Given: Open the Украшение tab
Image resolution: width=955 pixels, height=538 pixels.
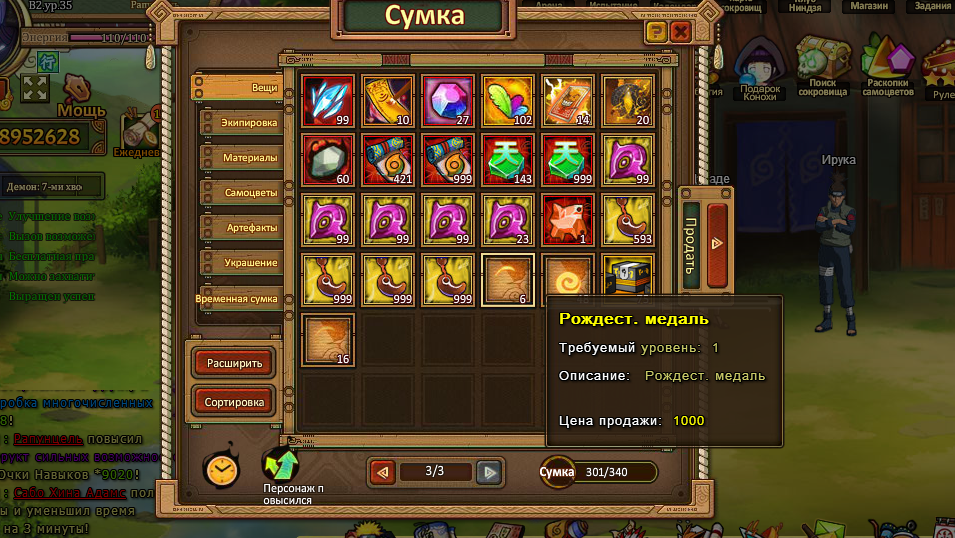Looking at the screenshot, I should 238,263.
